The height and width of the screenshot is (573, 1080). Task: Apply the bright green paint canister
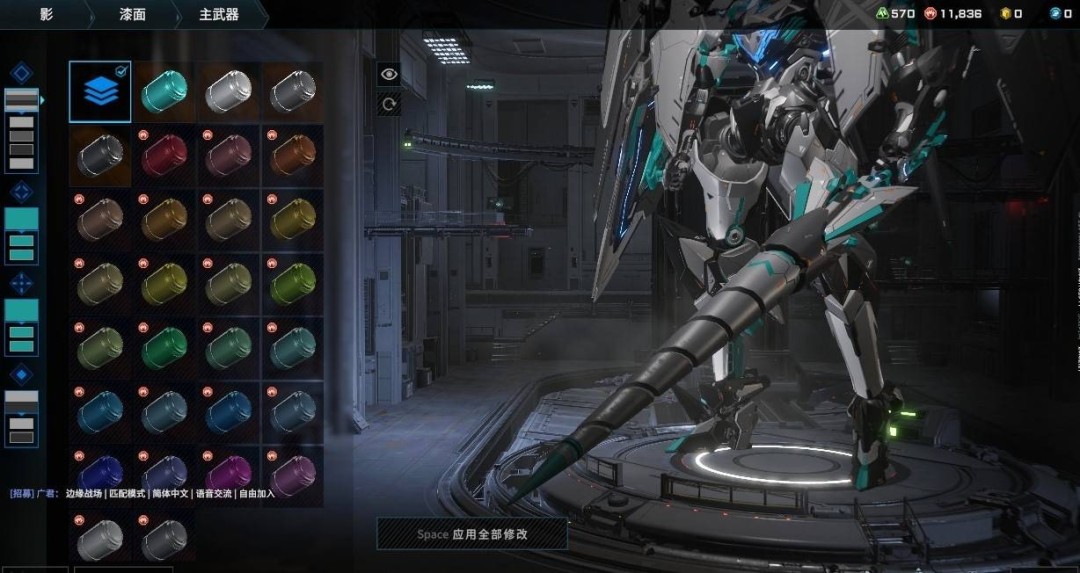pyautogui.click(x=163, y=347)
